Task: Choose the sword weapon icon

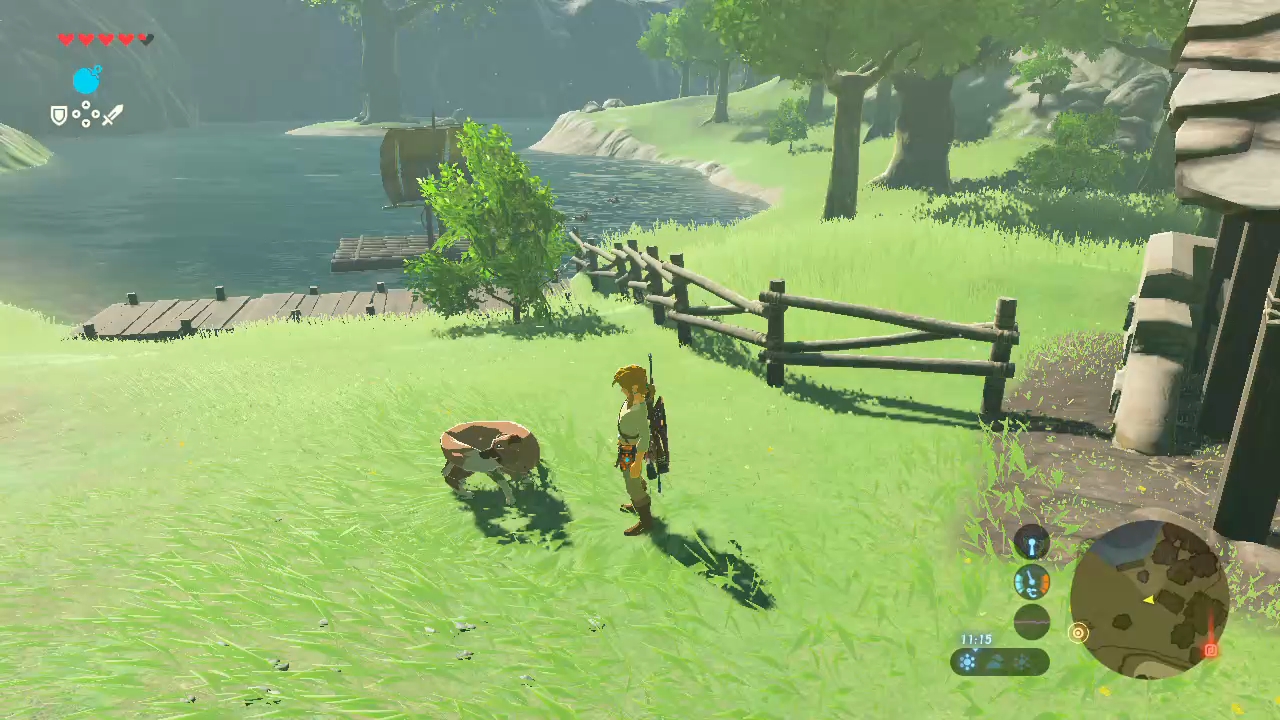Action: coord(112,115)
